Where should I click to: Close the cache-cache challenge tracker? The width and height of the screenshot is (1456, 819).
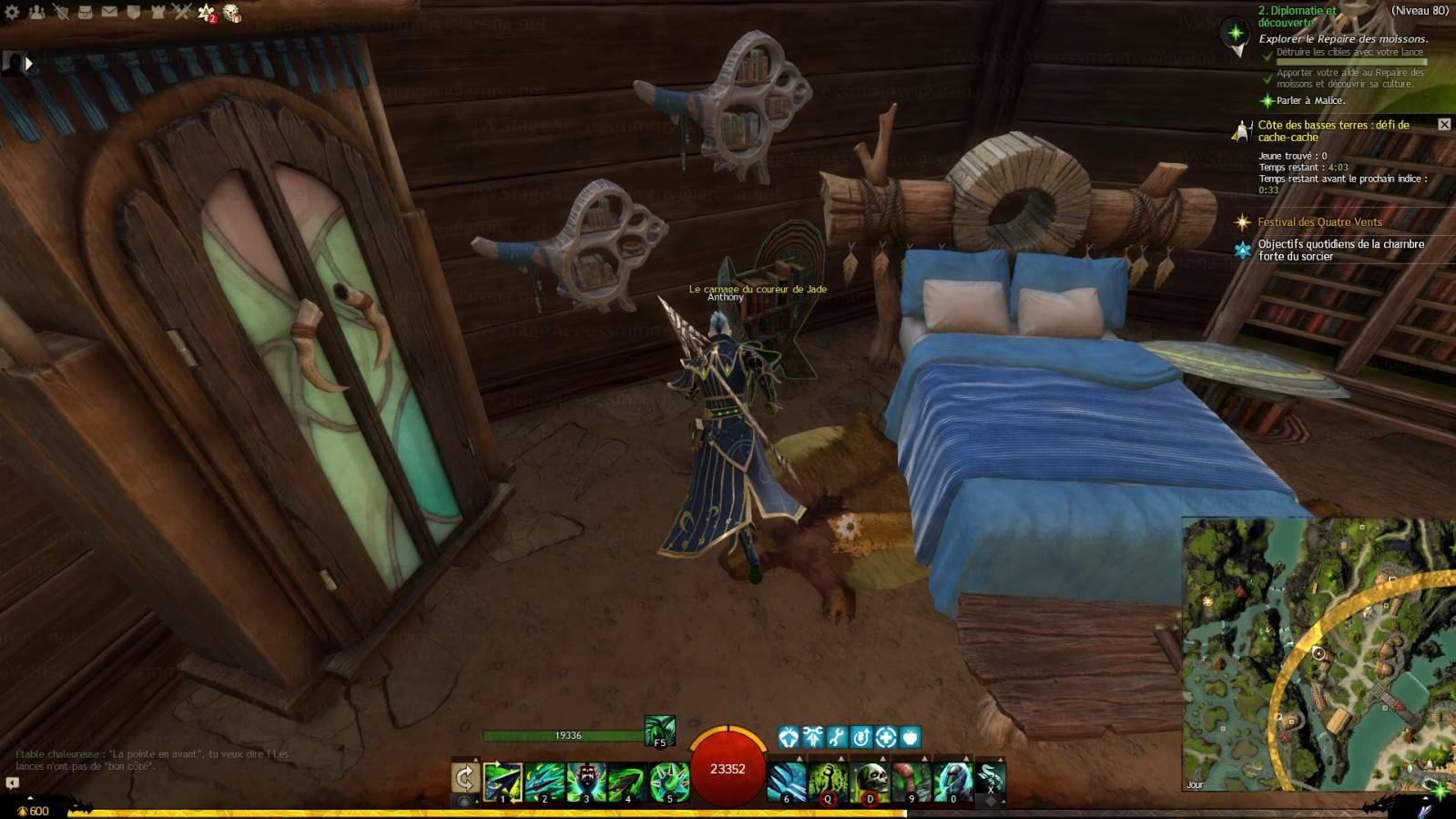click(x=1444, y=124)
